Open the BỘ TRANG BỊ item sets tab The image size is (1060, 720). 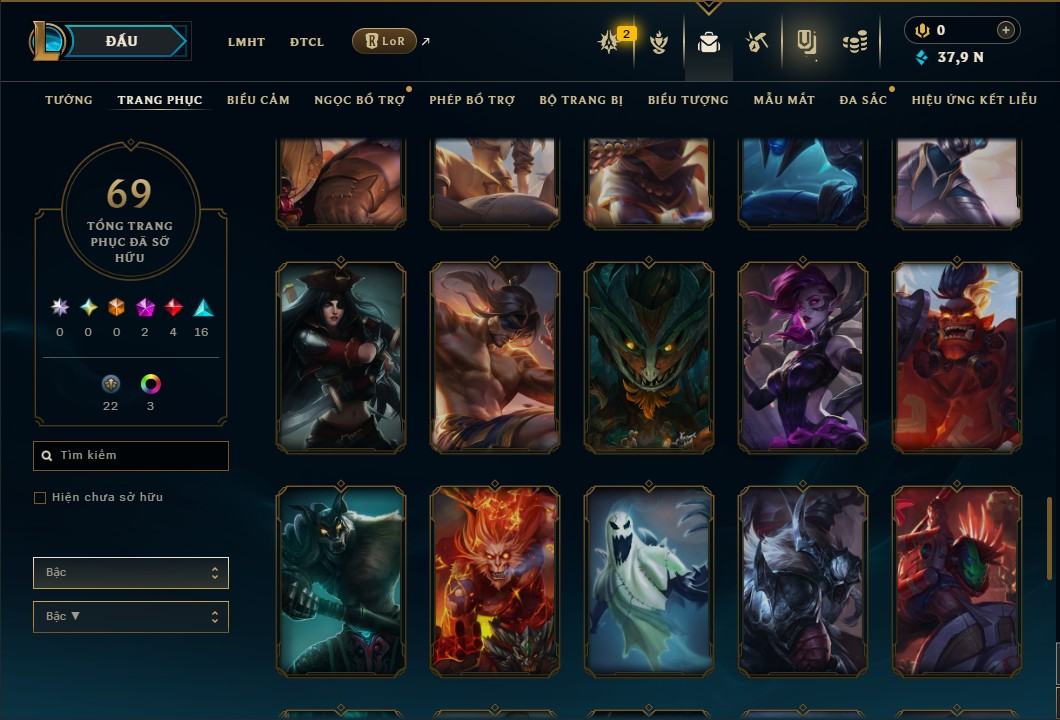coord(581,100)
